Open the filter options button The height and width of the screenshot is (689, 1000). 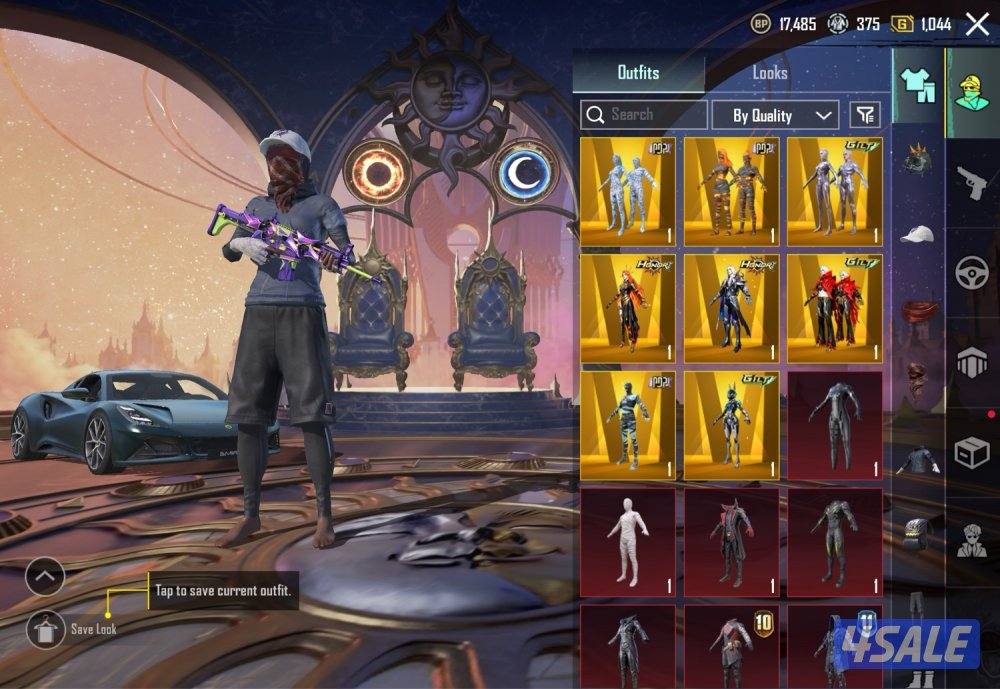(865, 115)
